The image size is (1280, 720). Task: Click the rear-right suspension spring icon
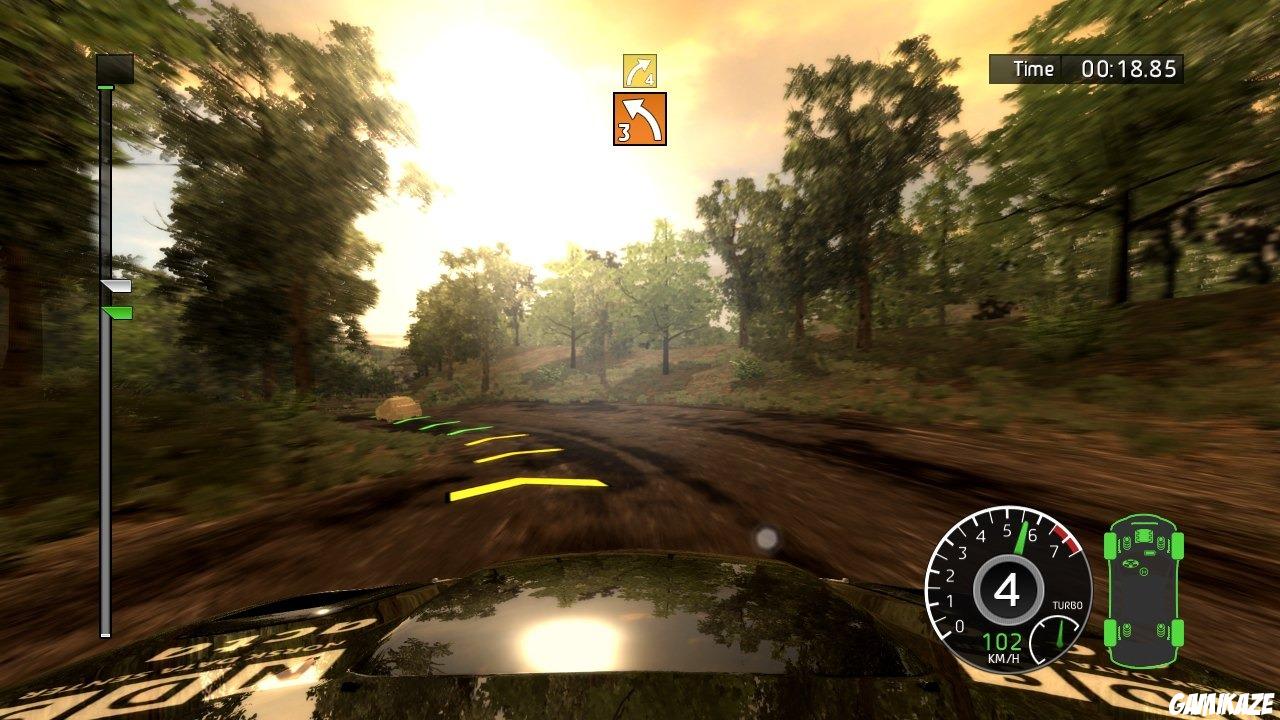[x=1161, y=628]
